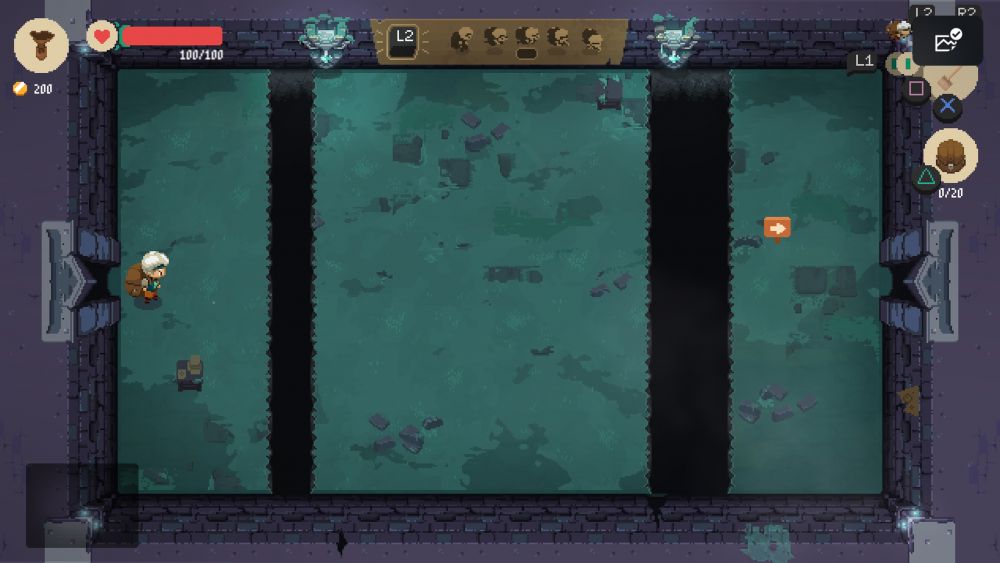The height and width of the screenshot is (563, 1000).
Task: Open the backpack inventory icon
Action: point(950,155)
